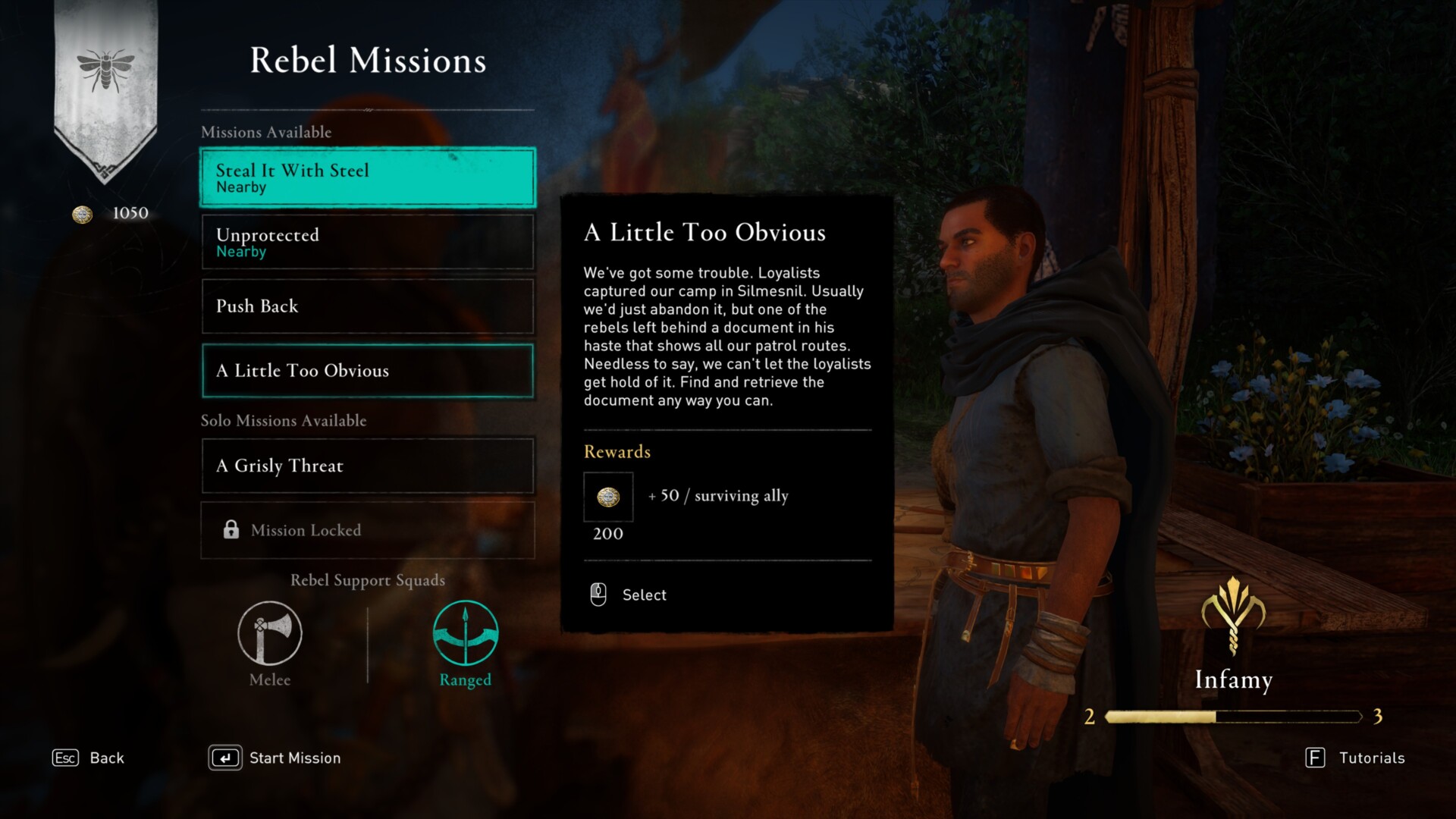Click the Mission Locked entry
This screenshot has width=1456, height=819.
(x=368, y=530)
